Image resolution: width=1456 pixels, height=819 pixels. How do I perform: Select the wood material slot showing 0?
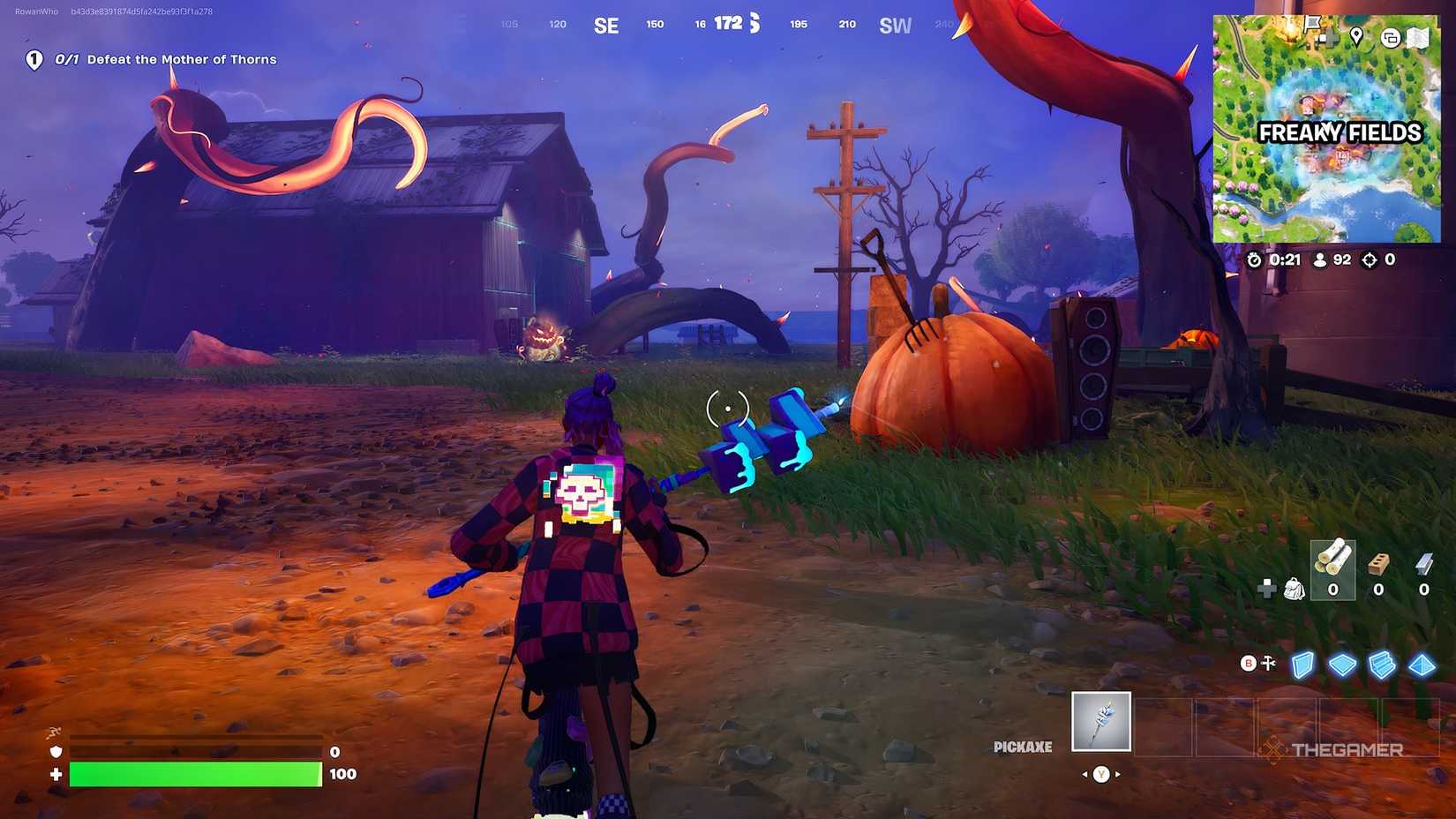coord(1333,569)
